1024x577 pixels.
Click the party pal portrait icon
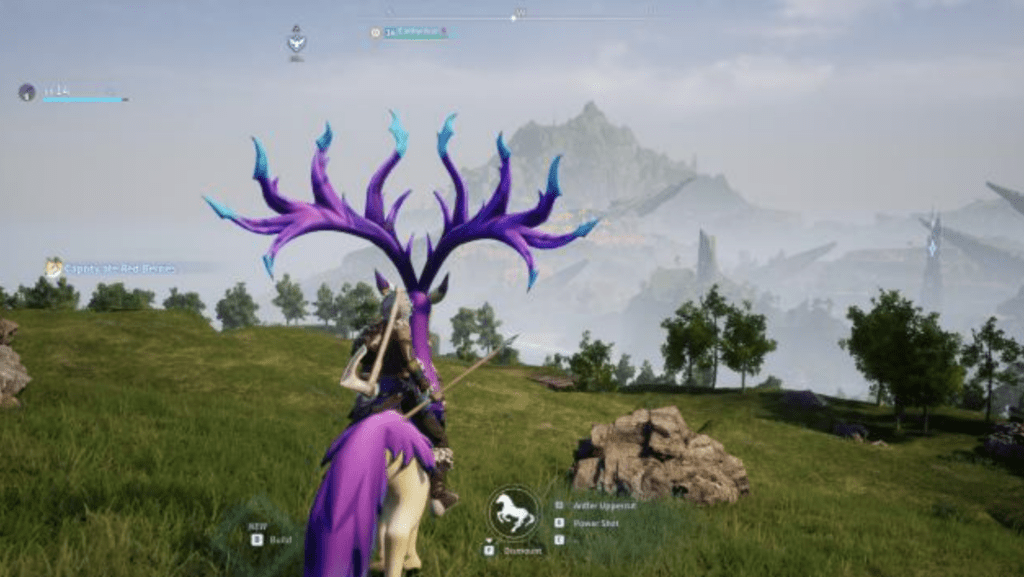(x=27, y=92)
